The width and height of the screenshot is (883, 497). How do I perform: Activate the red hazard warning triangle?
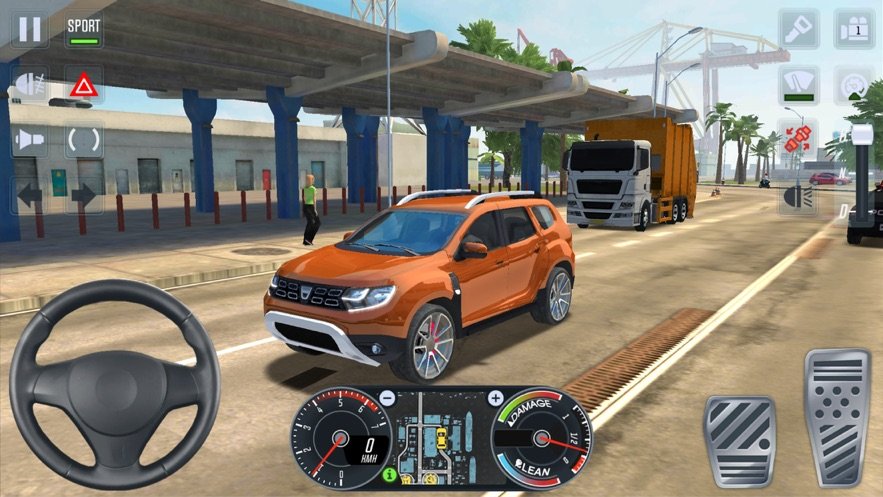[x=84, y=85]
